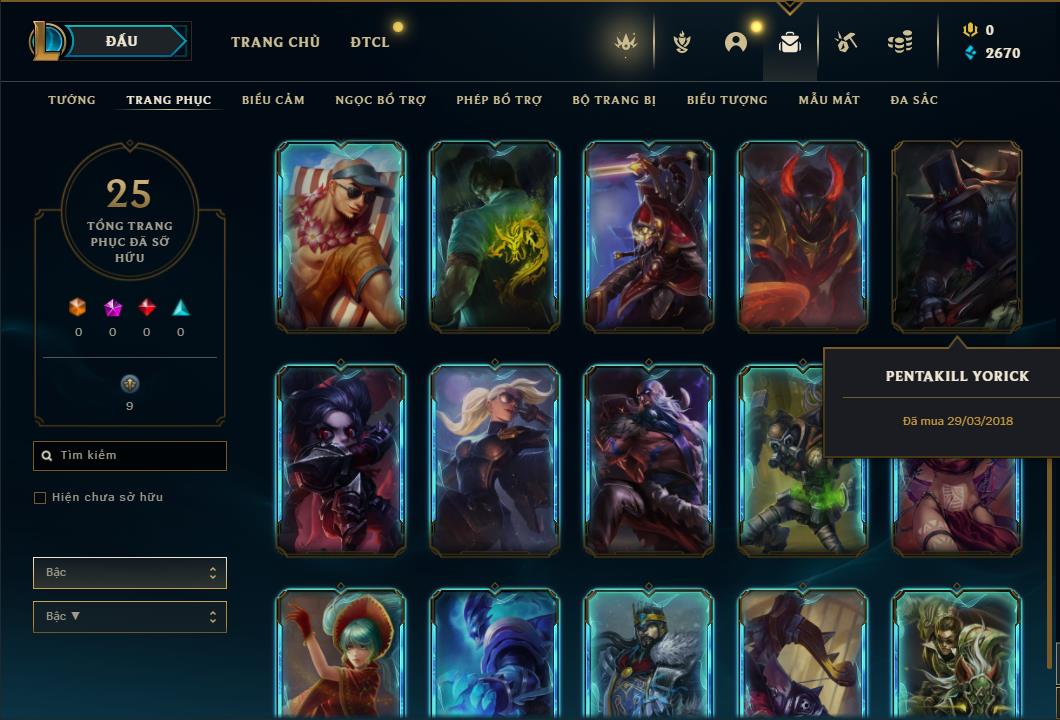Open the store coins icon
1060x720 pixels.
coord(900,42)
